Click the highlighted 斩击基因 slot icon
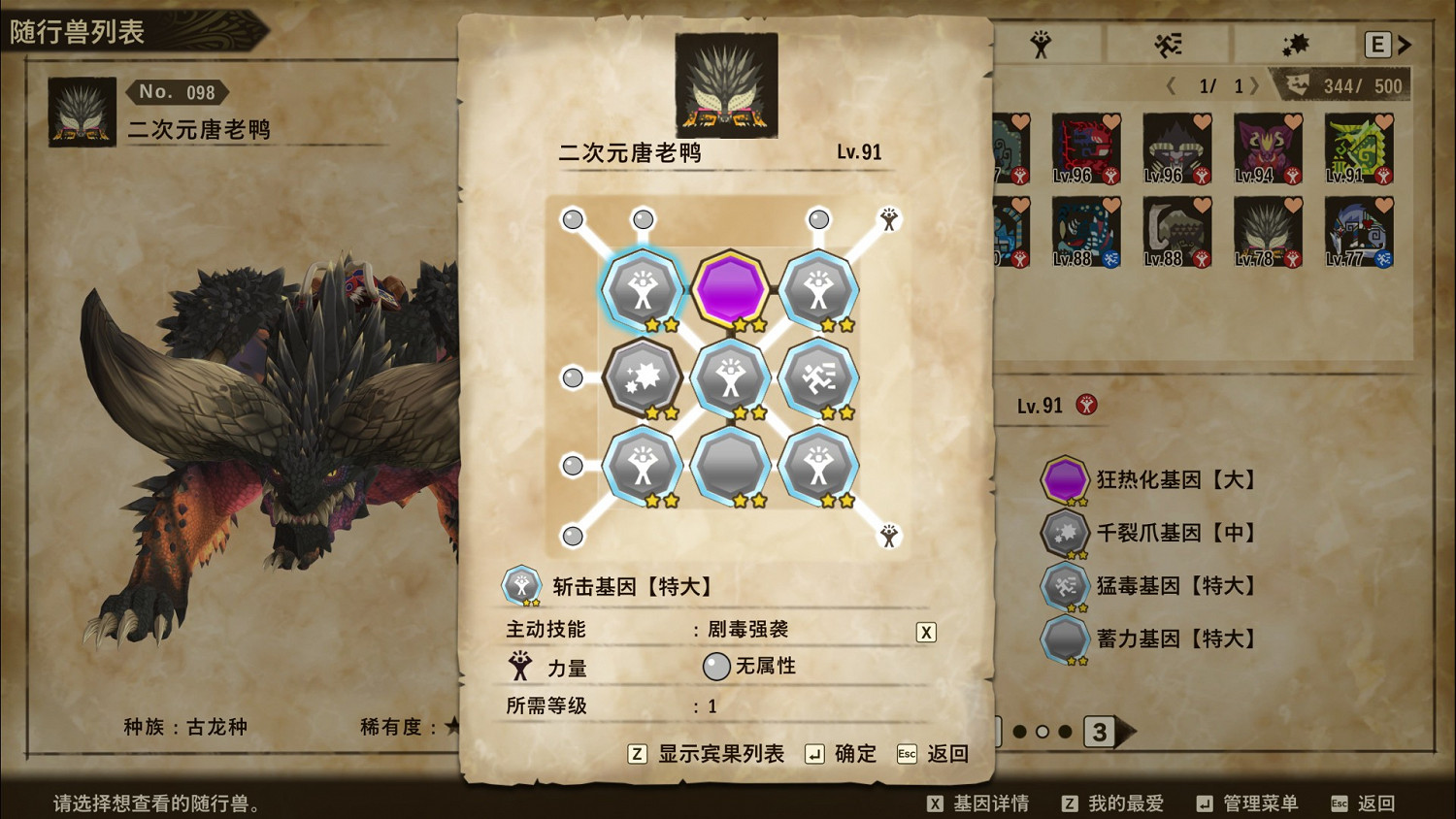This screenshot has height=819, width=1456. (x=644, y=289)
